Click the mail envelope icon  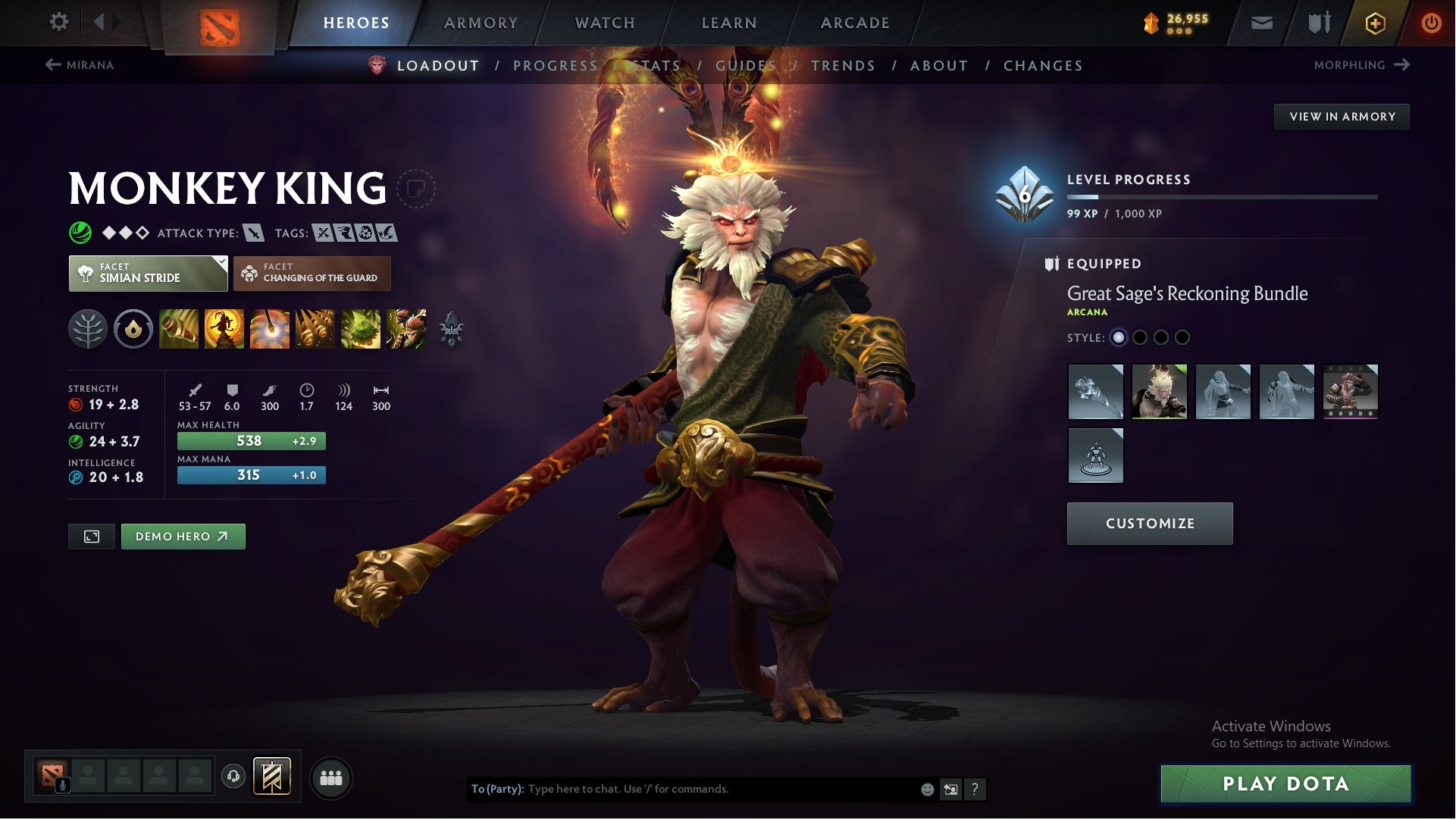[x=1262, y=22]
